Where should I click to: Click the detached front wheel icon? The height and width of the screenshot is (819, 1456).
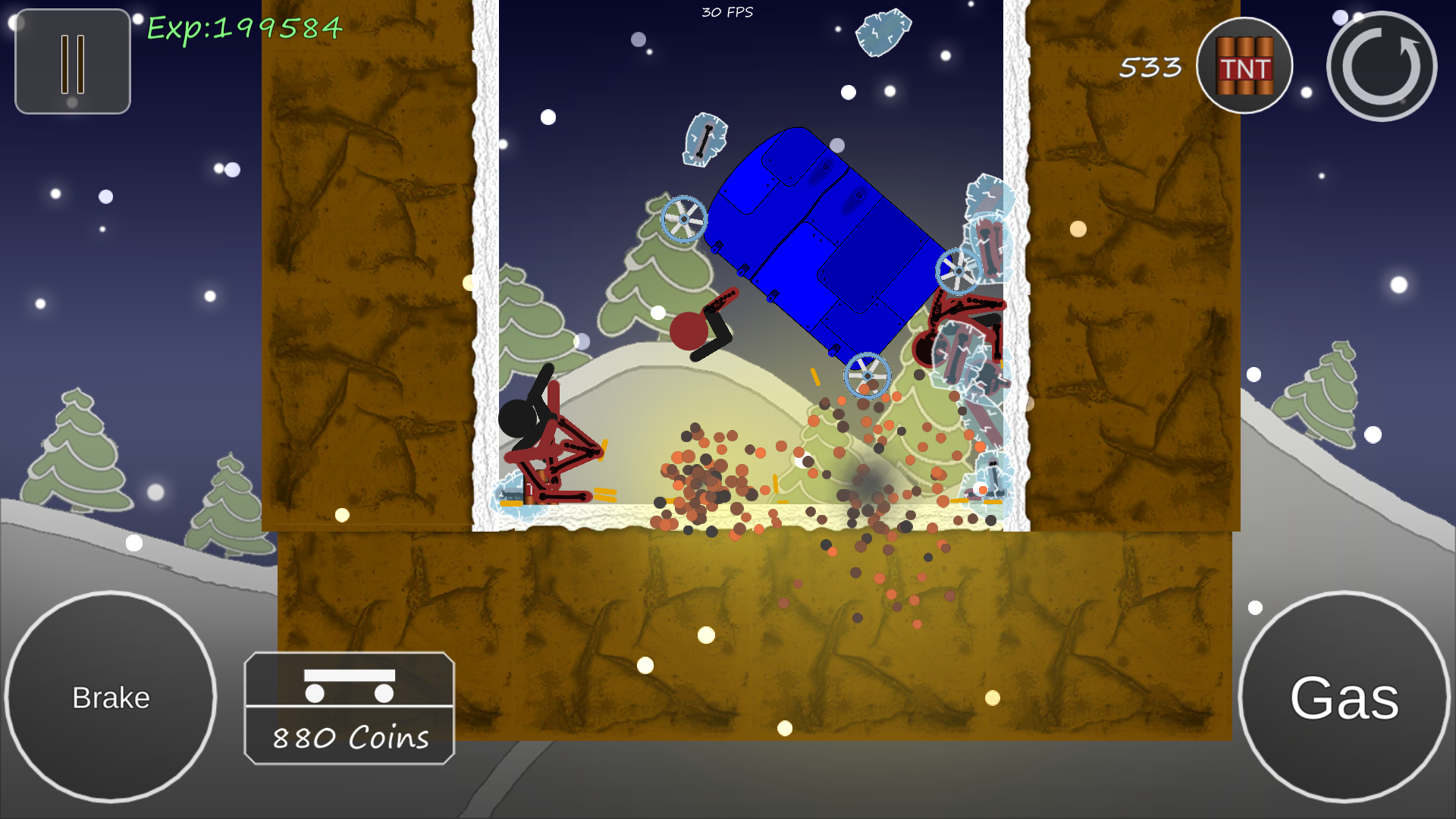(685, 221)
